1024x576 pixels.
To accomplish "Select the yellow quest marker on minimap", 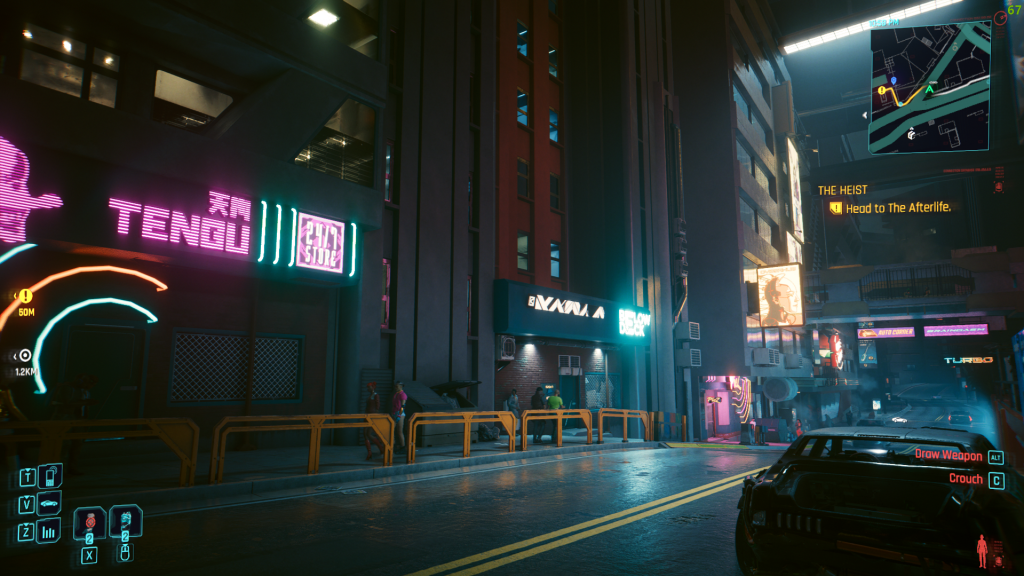I will (x=883, y=91).
